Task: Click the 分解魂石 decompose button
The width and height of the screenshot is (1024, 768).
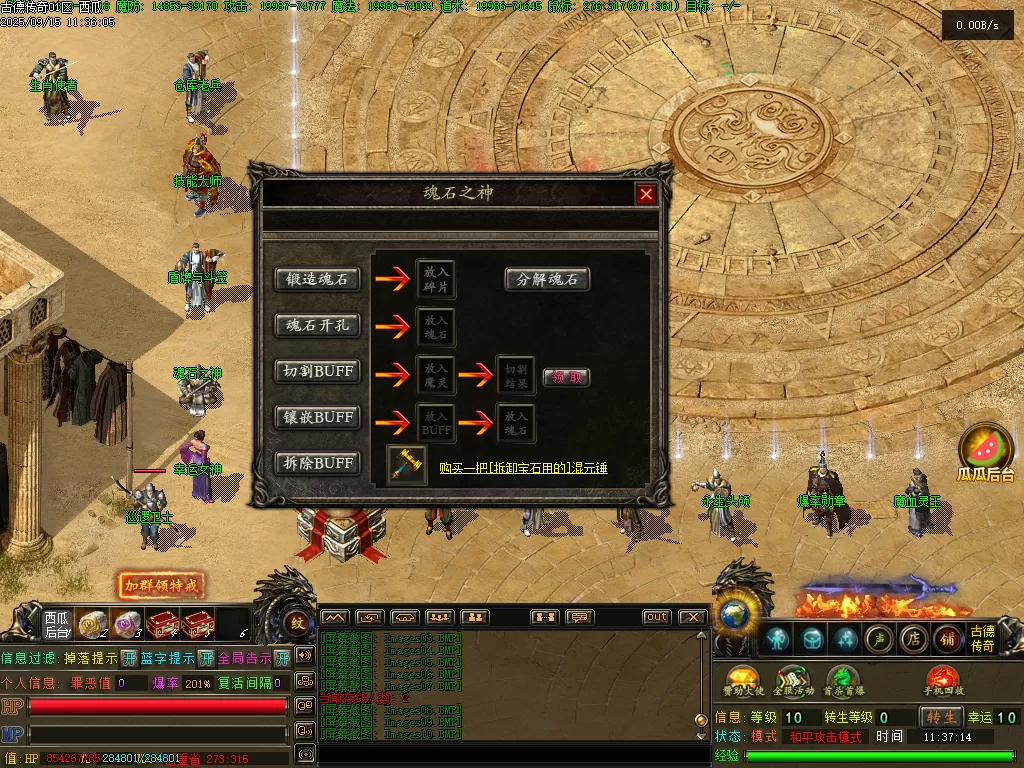Action: 547,279
